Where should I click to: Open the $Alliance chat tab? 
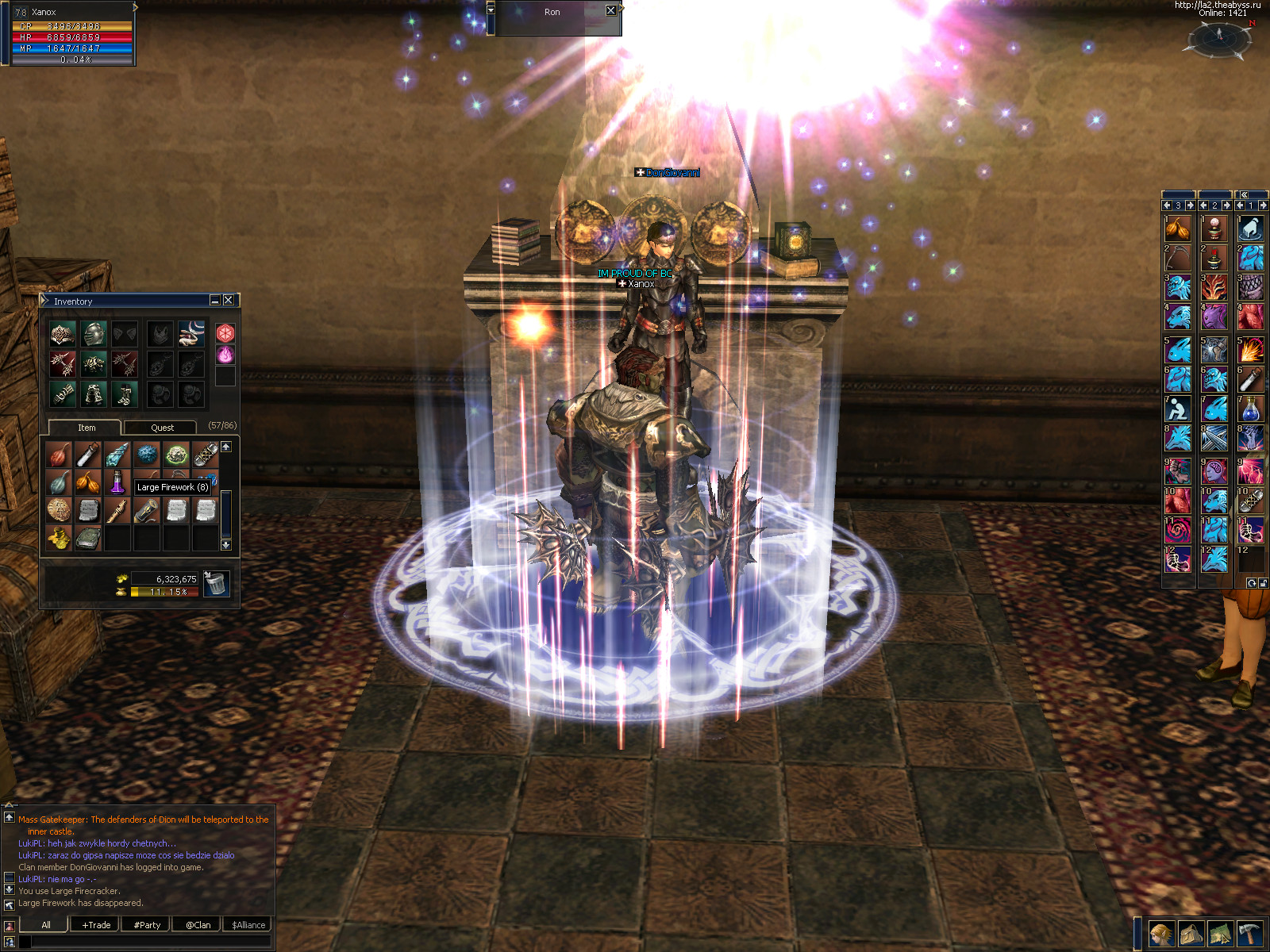point(248,925)
